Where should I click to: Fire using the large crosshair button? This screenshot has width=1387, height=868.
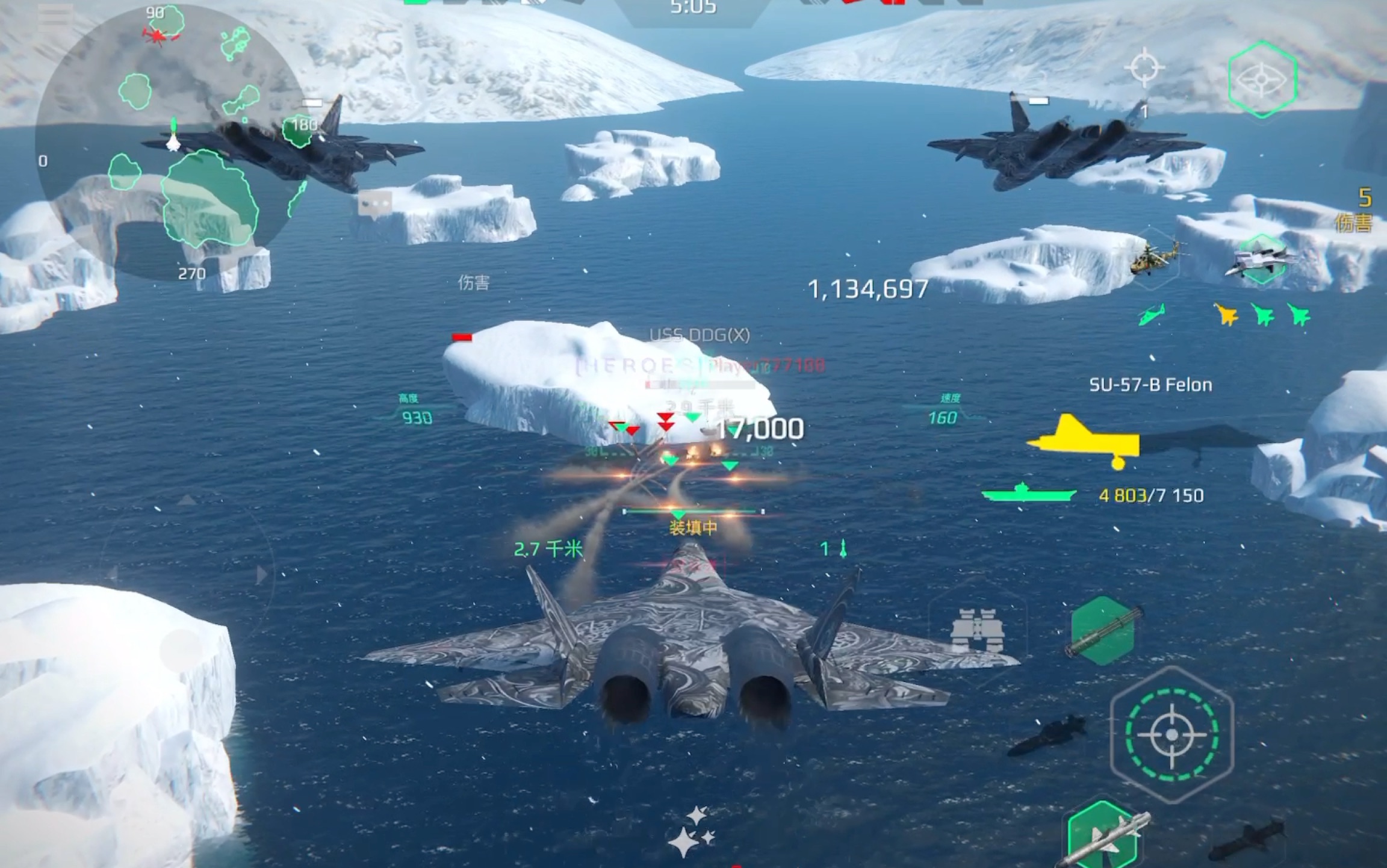(x=1171, y=734)
